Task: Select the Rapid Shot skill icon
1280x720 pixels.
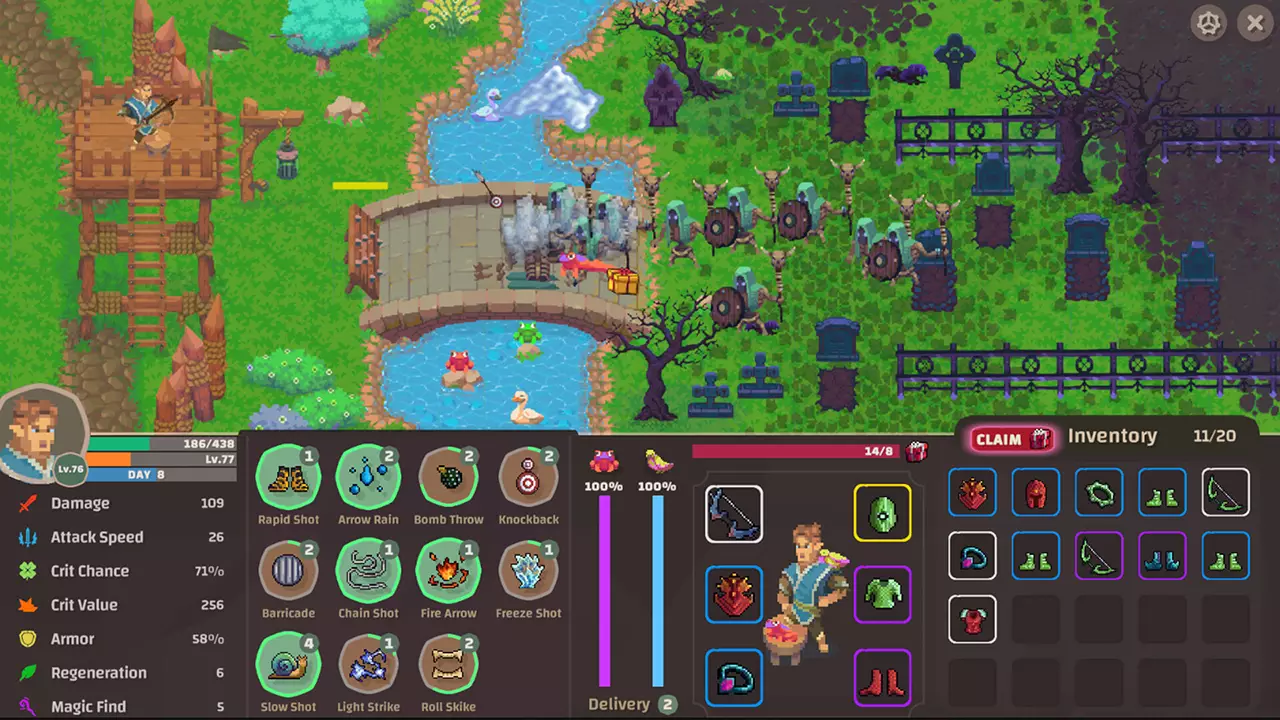Action: [288, 478]
